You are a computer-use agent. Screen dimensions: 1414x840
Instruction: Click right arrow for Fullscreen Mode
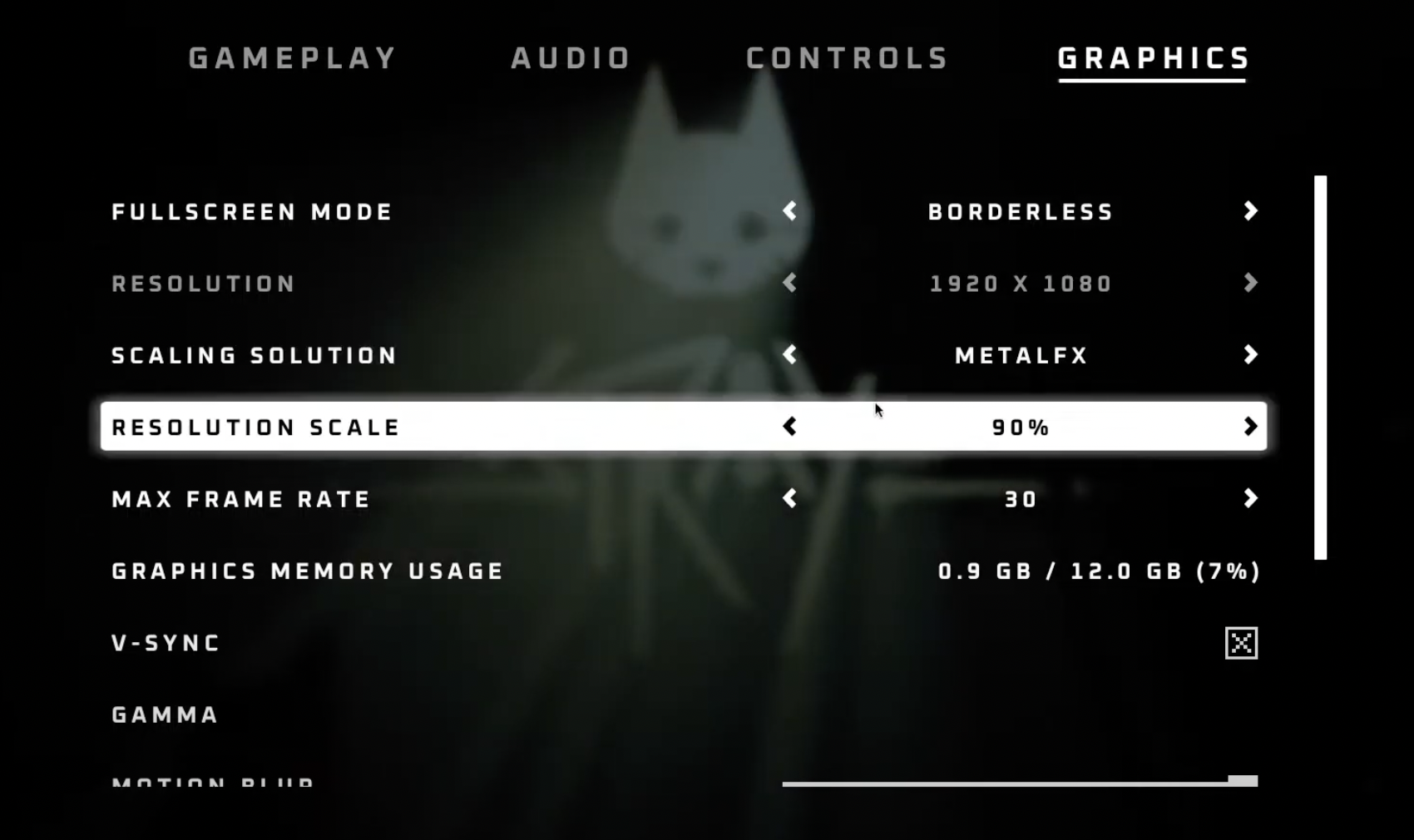[x=1250, y=211]
